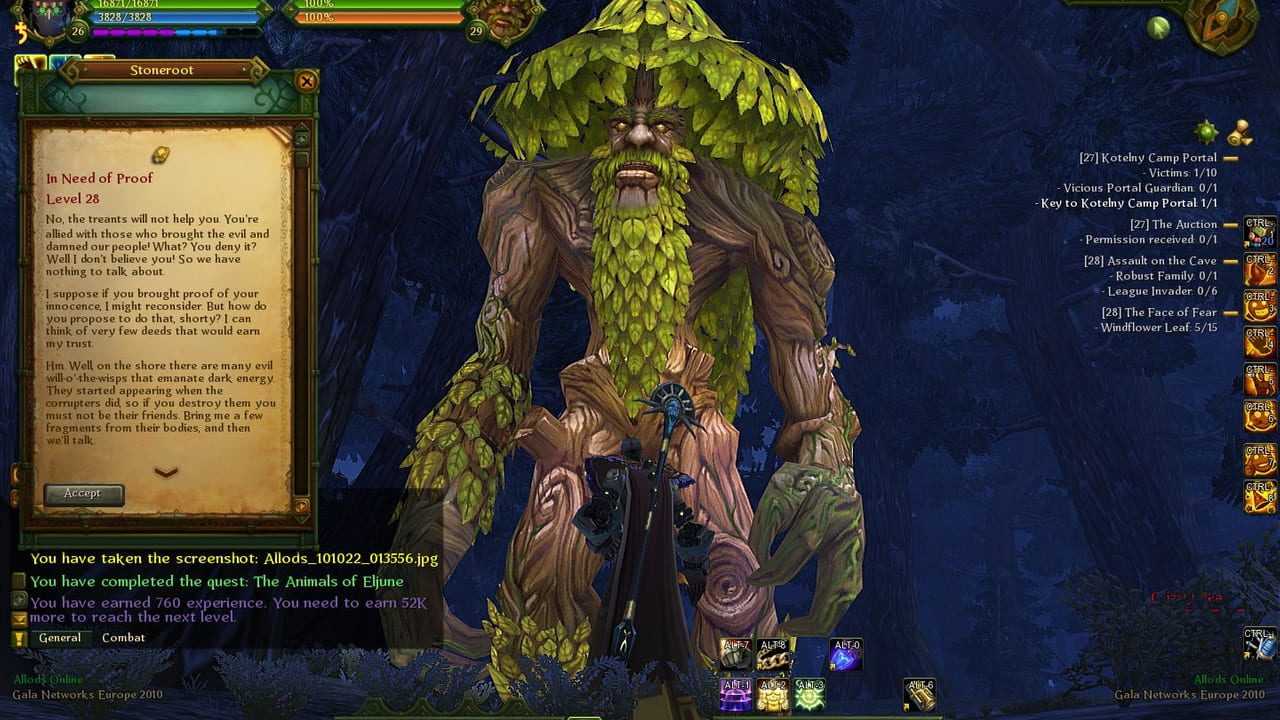Click the Stoneroot target portrait
This screenshot has height=720, width=1280.
point(507,20)
